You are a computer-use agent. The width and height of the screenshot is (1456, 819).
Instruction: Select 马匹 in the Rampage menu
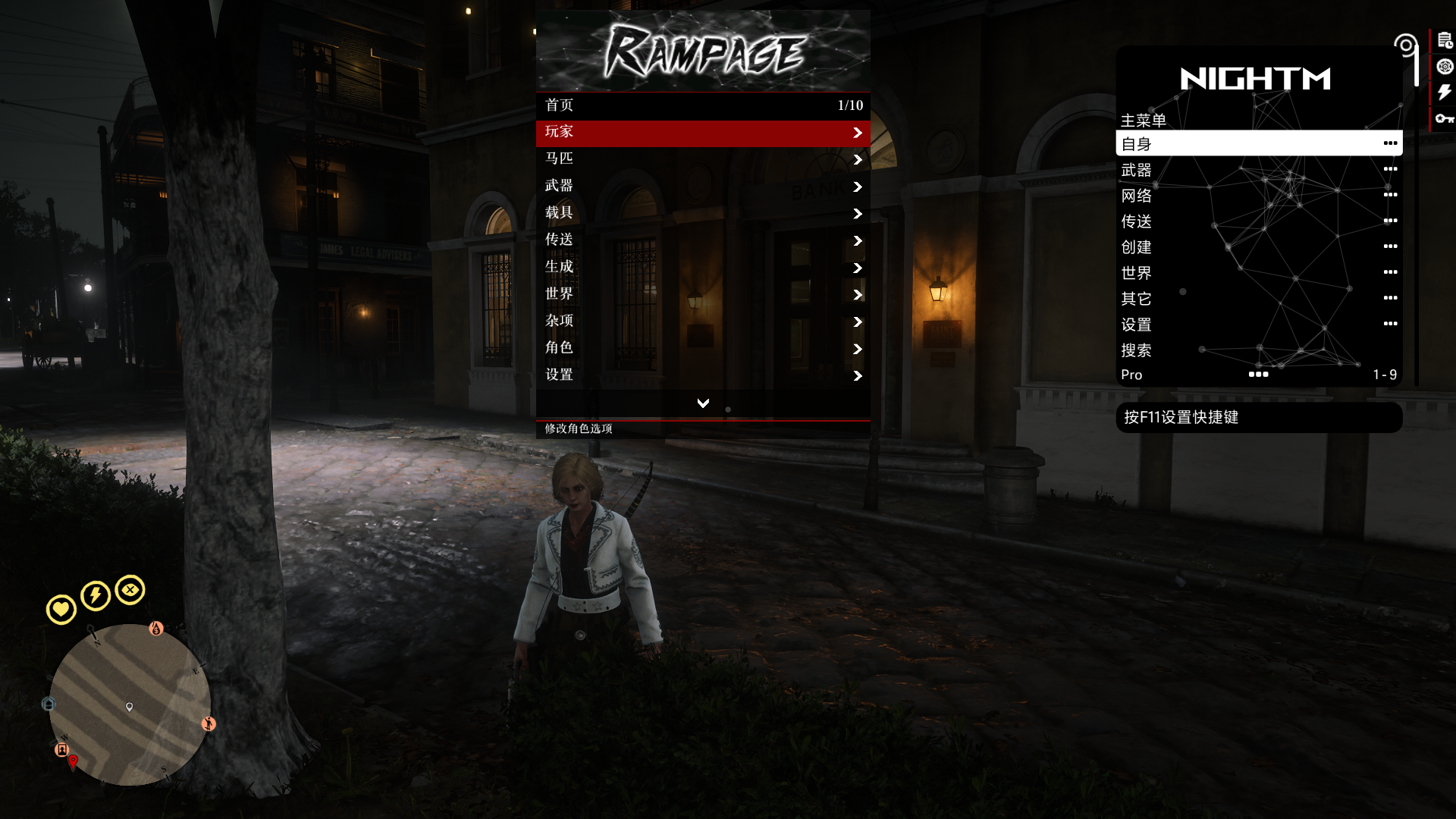point(702,159)
